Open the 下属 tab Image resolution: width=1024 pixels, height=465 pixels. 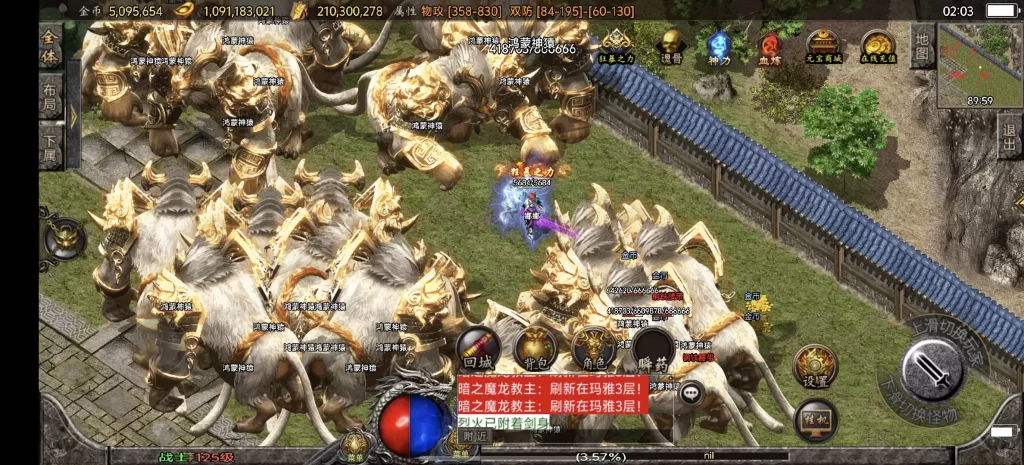(51, 145)
